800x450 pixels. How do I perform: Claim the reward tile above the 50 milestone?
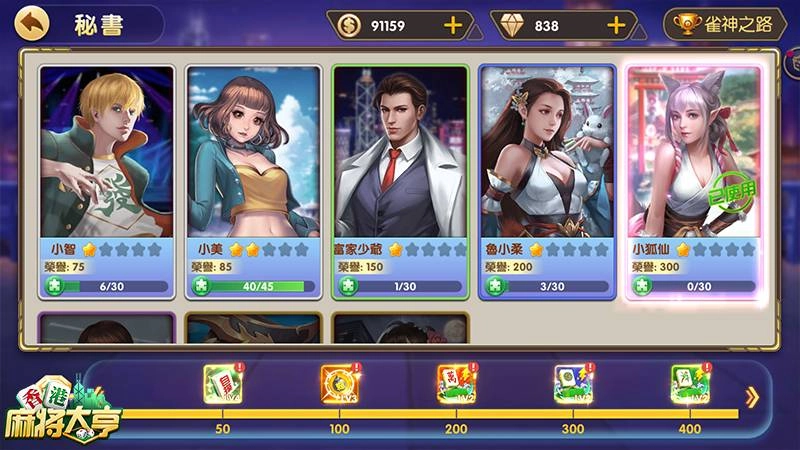tap(222, 384)
